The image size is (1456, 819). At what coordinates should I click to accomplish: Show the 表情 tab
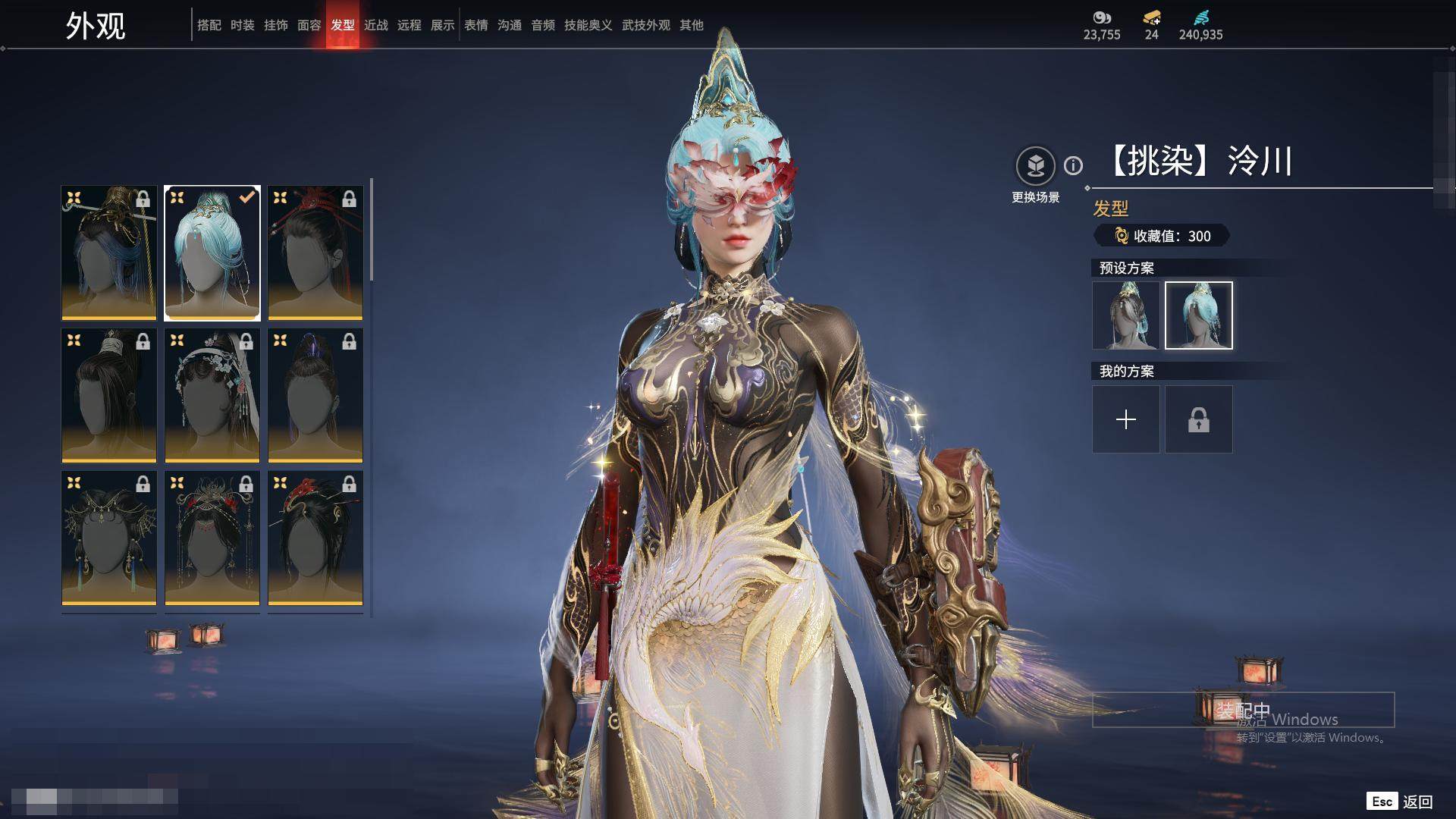click(475, 25)
